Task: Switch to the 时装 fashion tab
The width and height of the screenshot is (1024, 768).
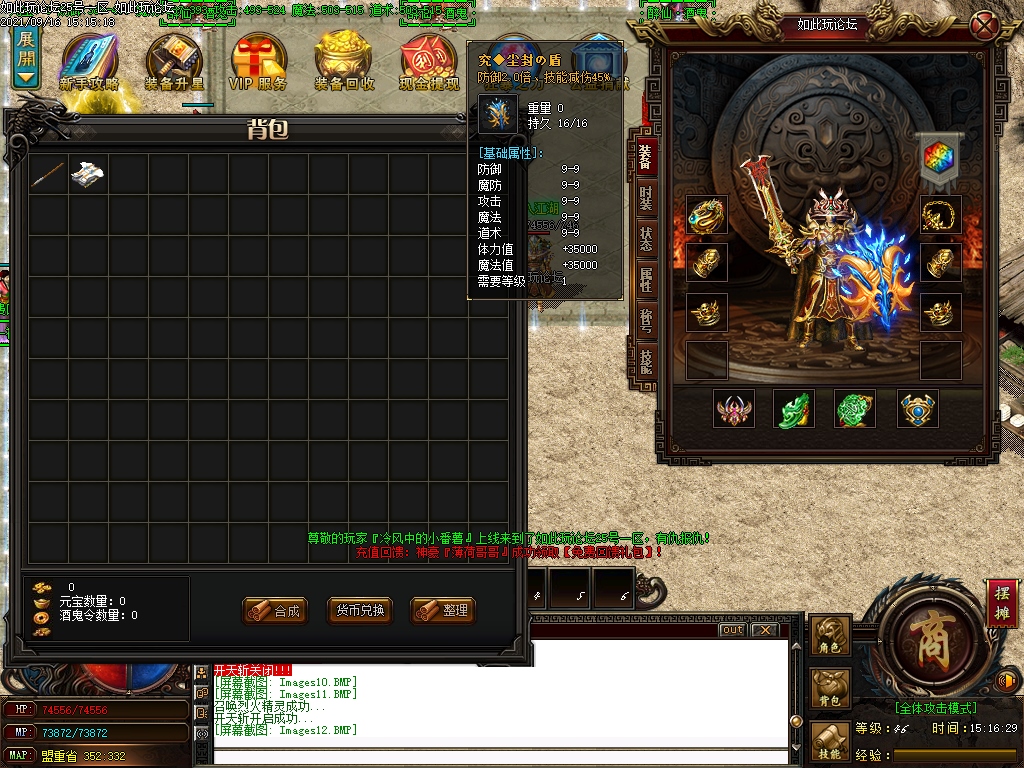Action: (x=645, y=199)
